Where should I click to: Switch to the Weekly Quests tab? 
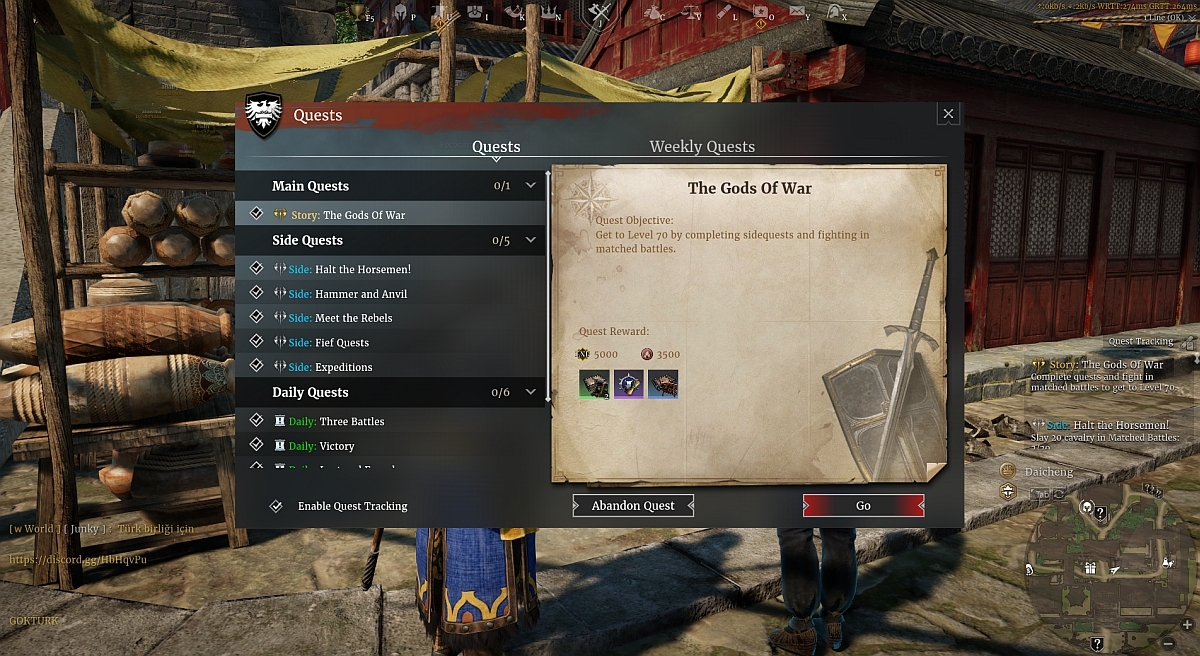coord(702,147)
